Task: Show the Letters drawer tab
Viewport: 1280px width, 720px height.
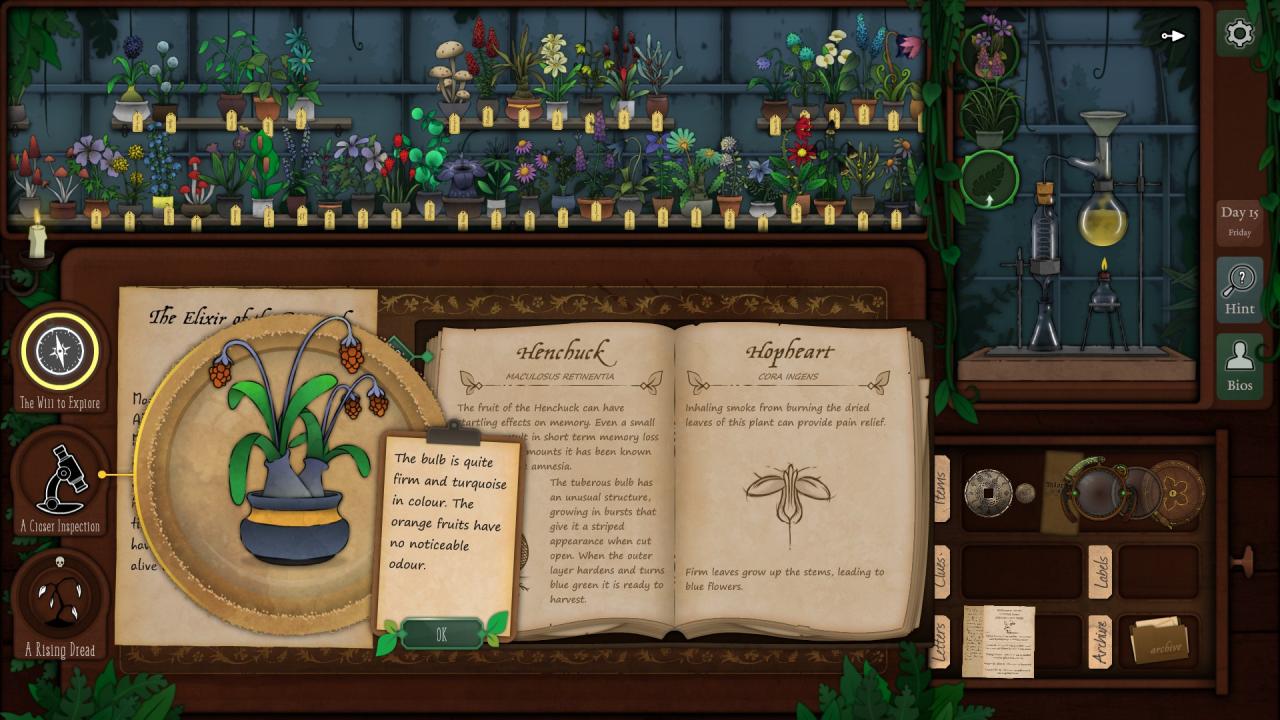Action: click(x=941, y=641)
